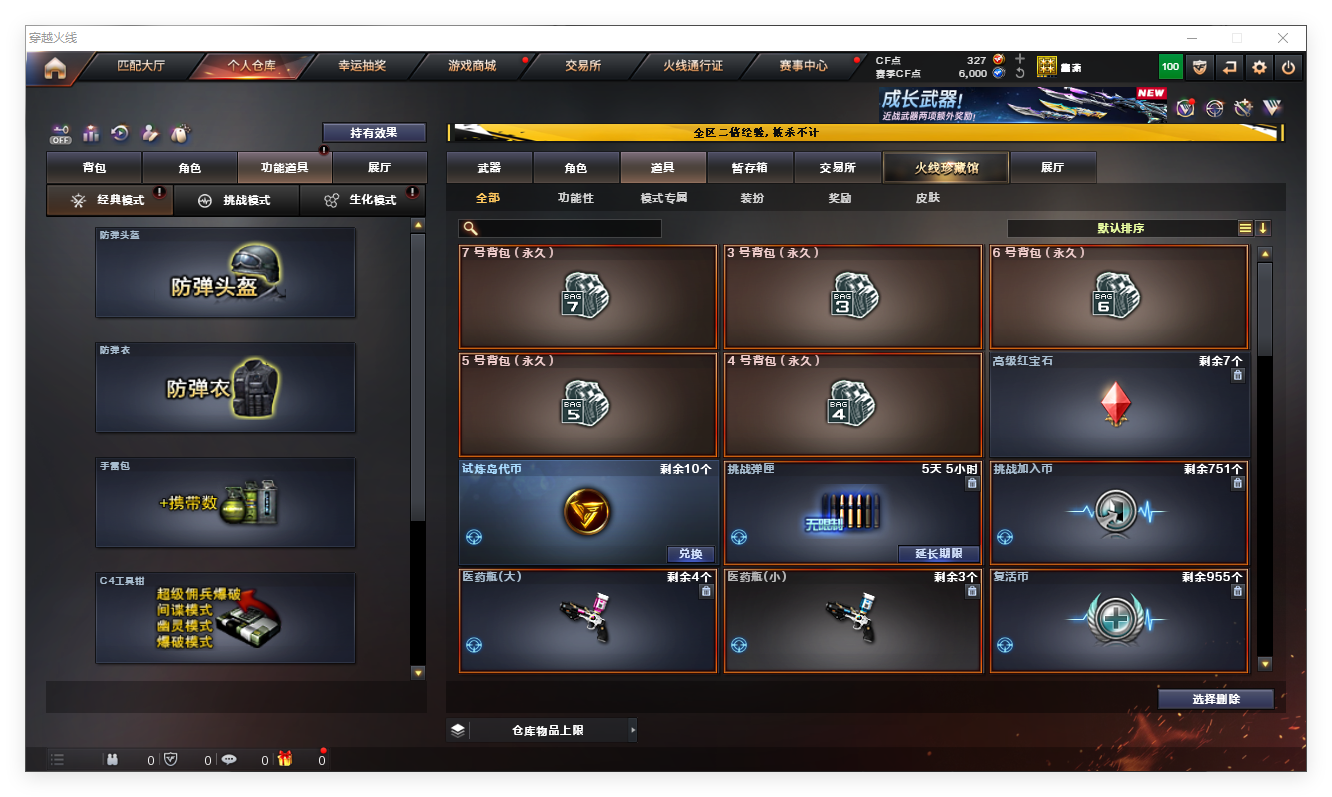The image size is (1332, 797).
Task: Select the 高级红宝石 ruby item
Action: point(1118,404)
